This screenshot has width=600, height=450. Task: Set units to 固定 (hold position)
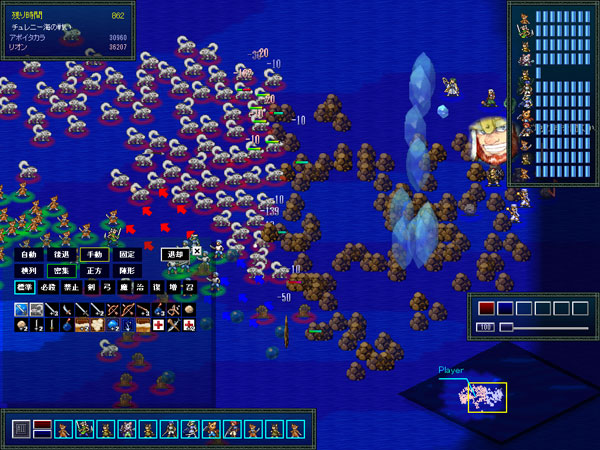coord(127,255)
